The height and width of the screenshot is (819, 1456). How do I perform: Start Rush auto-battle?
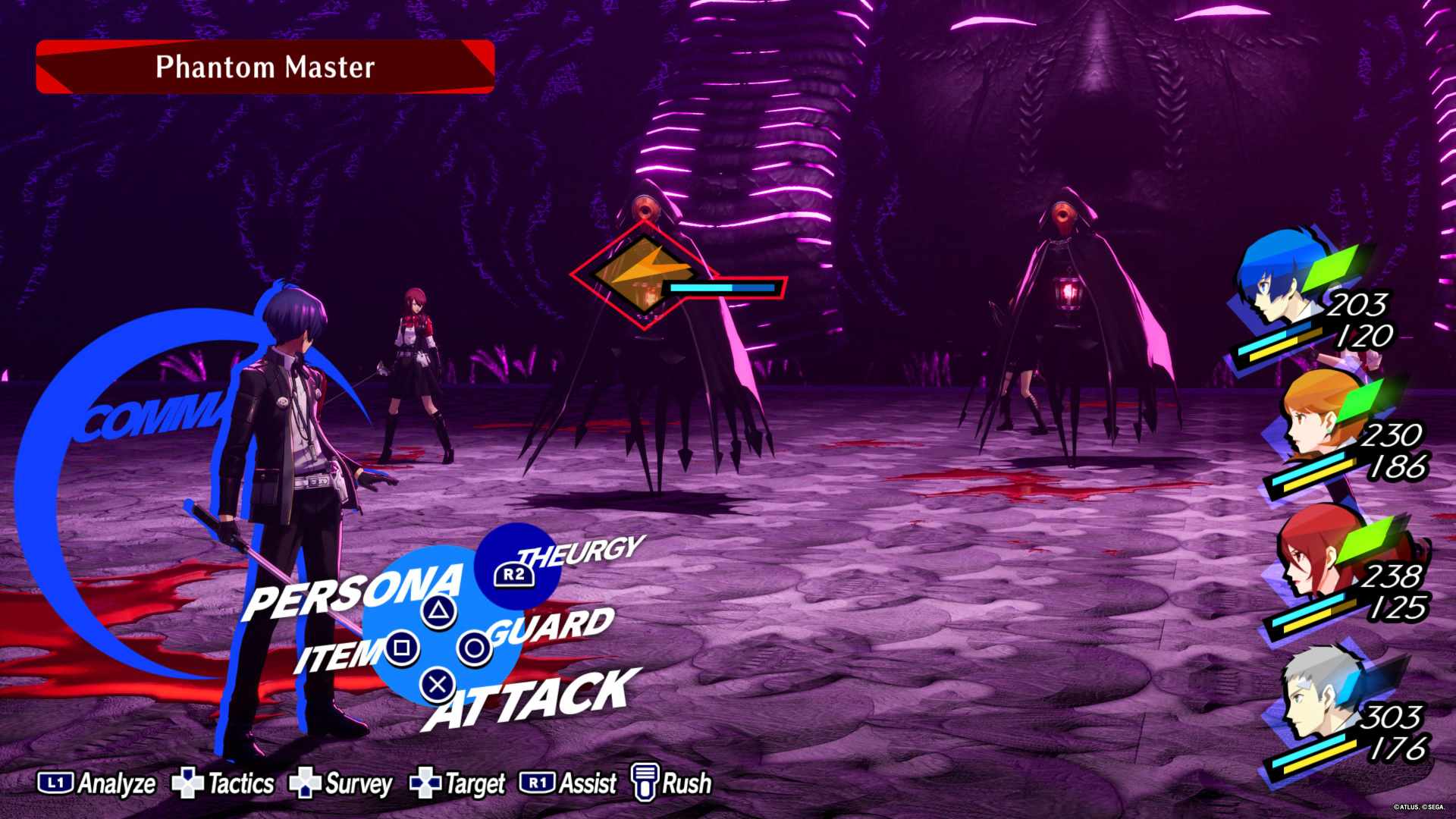pos(672,783)
